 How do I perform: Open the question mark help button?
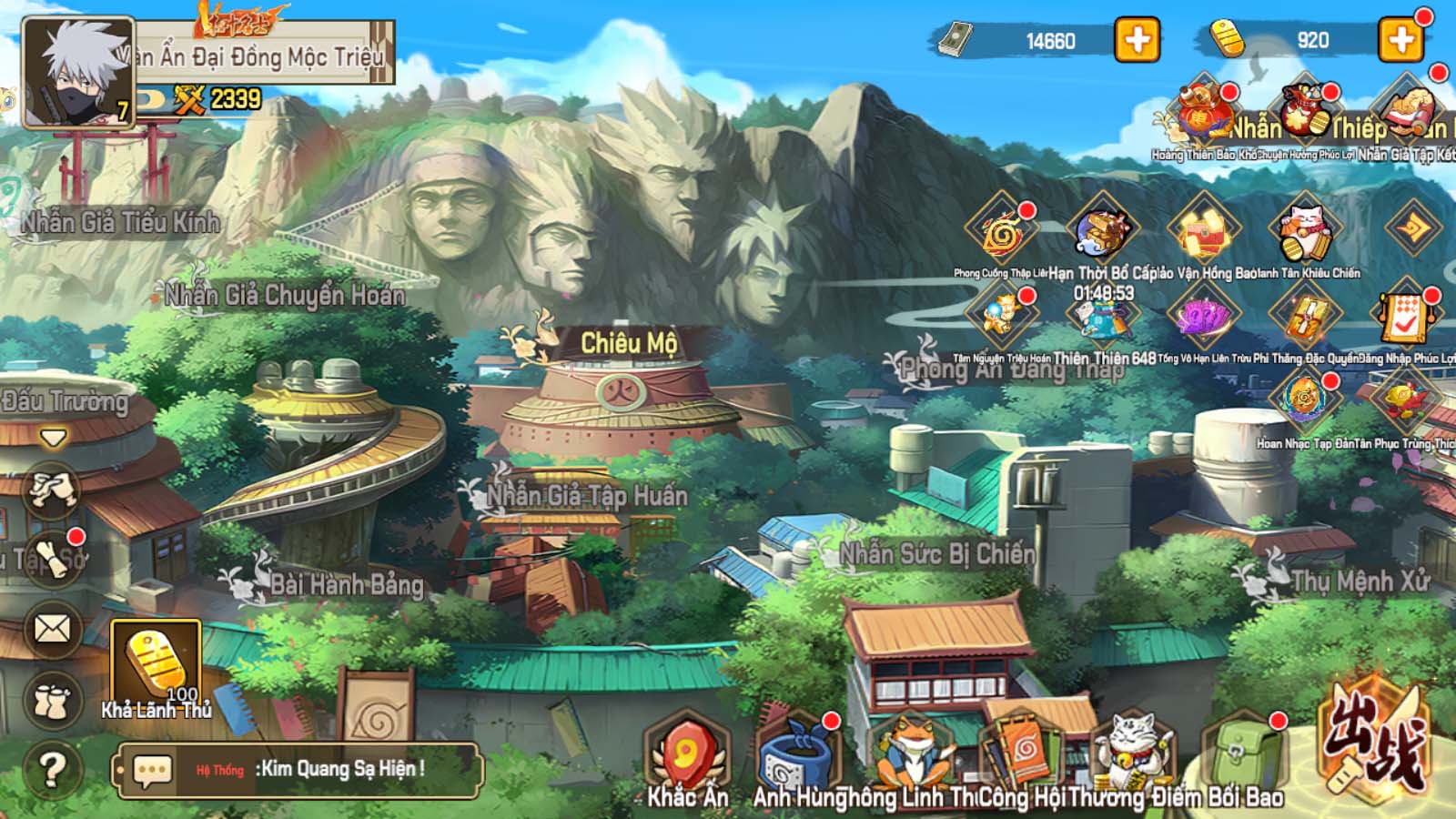click(52, 769)
